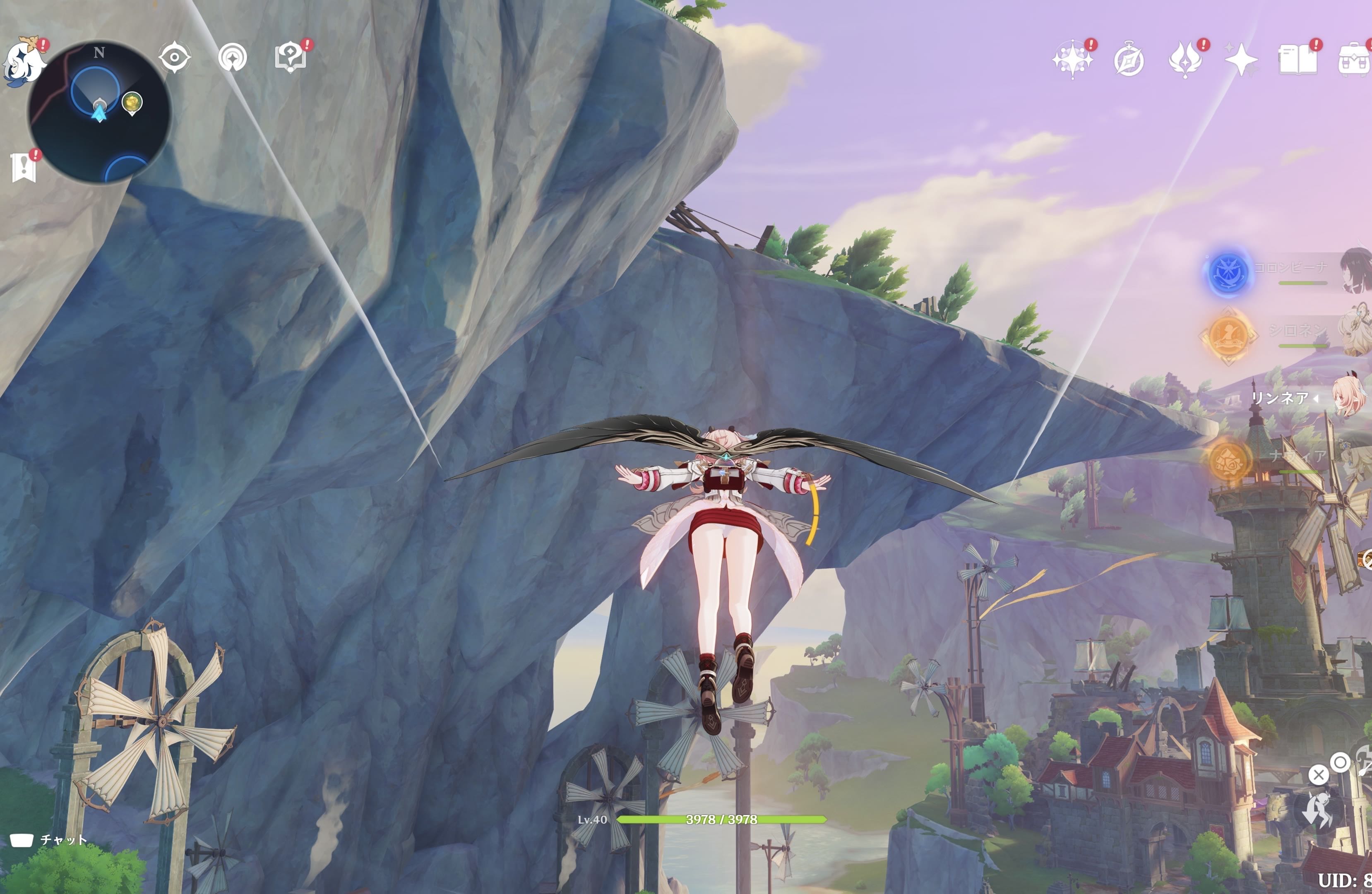Select the yellow ore marker on minimap
This screenshot has width=1372, height=894.
[132, 103]
